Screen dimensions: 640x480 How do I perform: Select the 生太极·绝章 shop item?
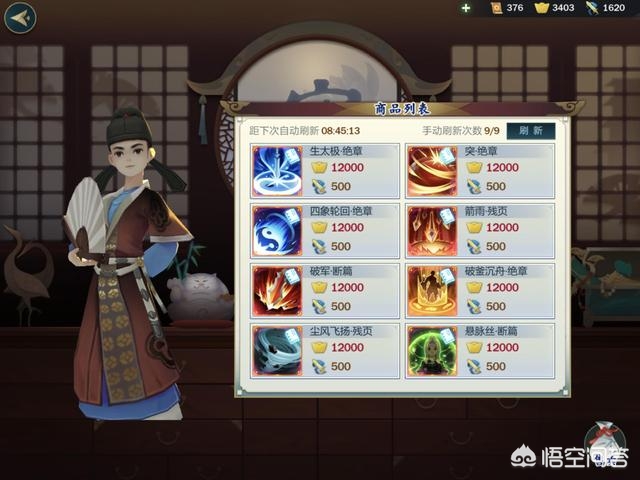point(324,170)
